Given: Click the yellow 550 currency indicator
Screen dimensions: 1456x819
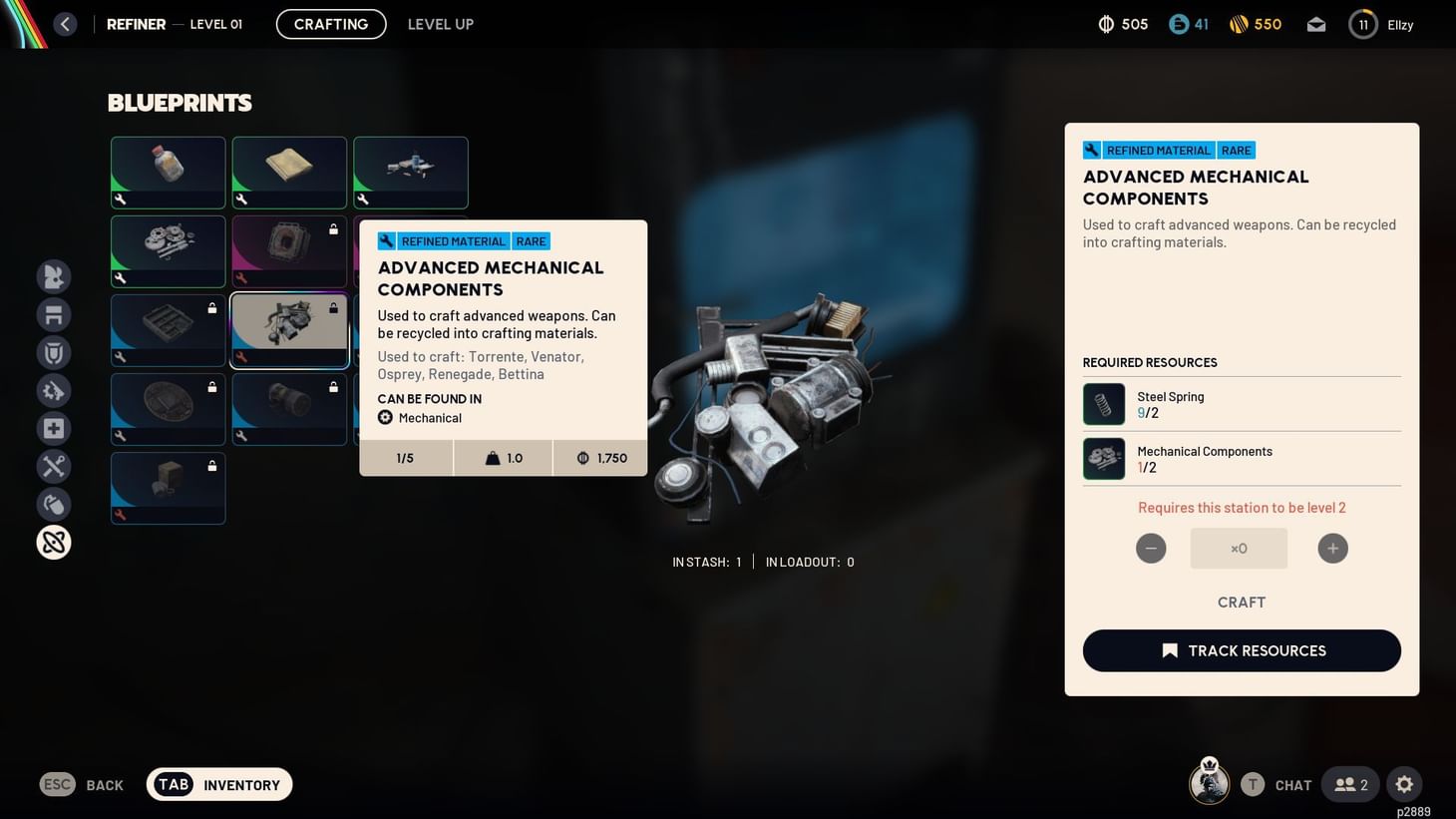Looking at the screenshot, I should 1255,24.
